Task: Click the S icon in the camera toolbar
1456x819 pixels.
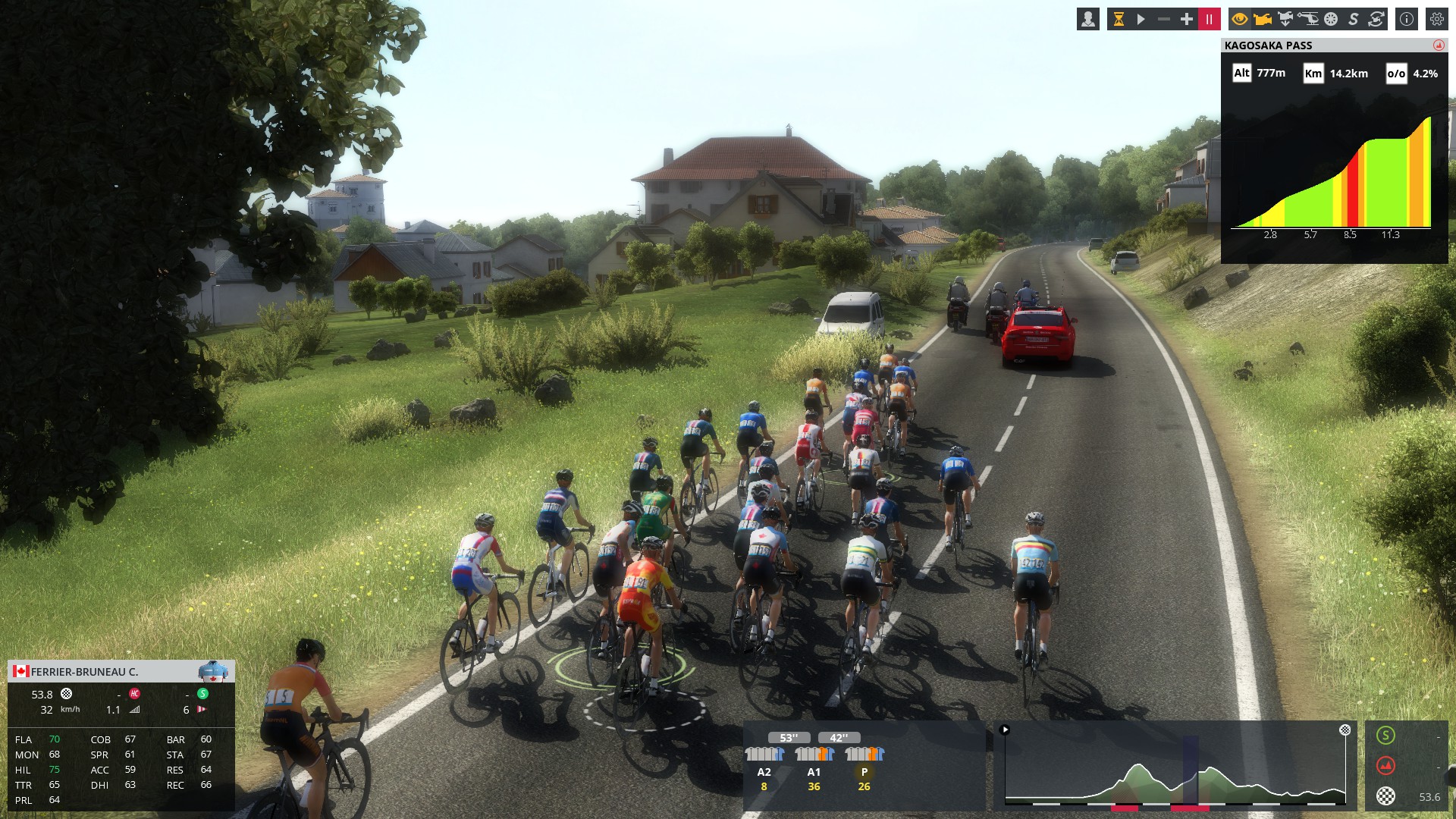Action: 1354,20
